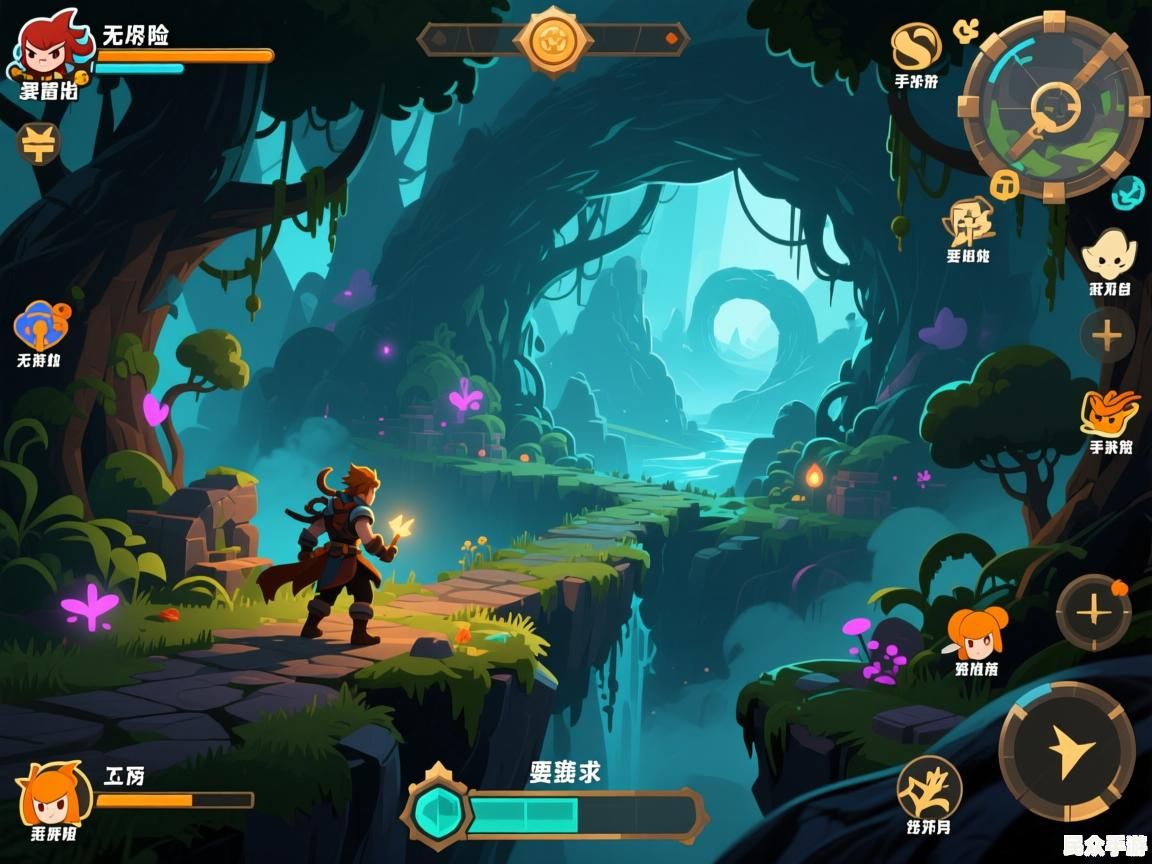Select the blue and orange padlock icon
Screen dimensions: 1152x864
click(x=40, y=325)
